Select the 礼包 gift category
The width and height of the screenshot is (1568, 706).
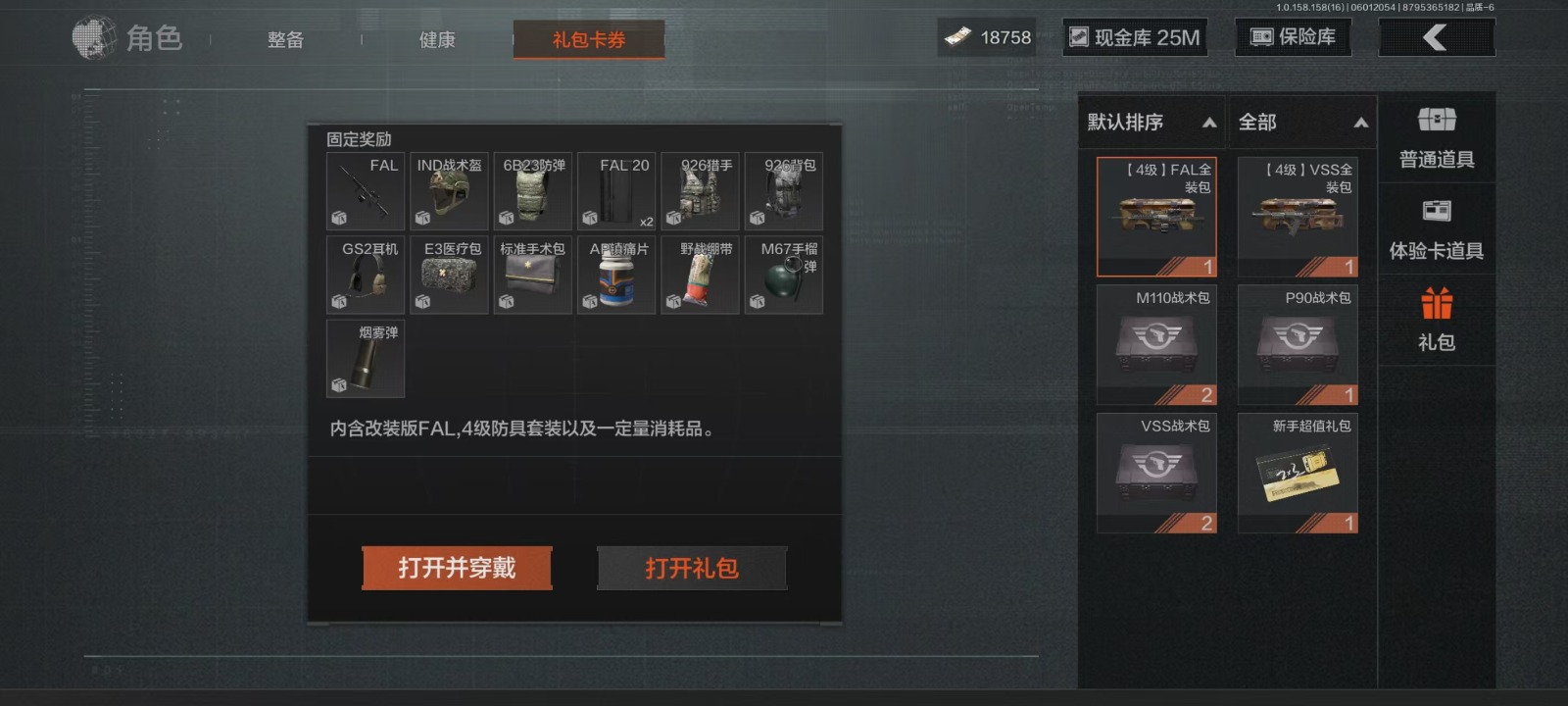(1437, 320)
